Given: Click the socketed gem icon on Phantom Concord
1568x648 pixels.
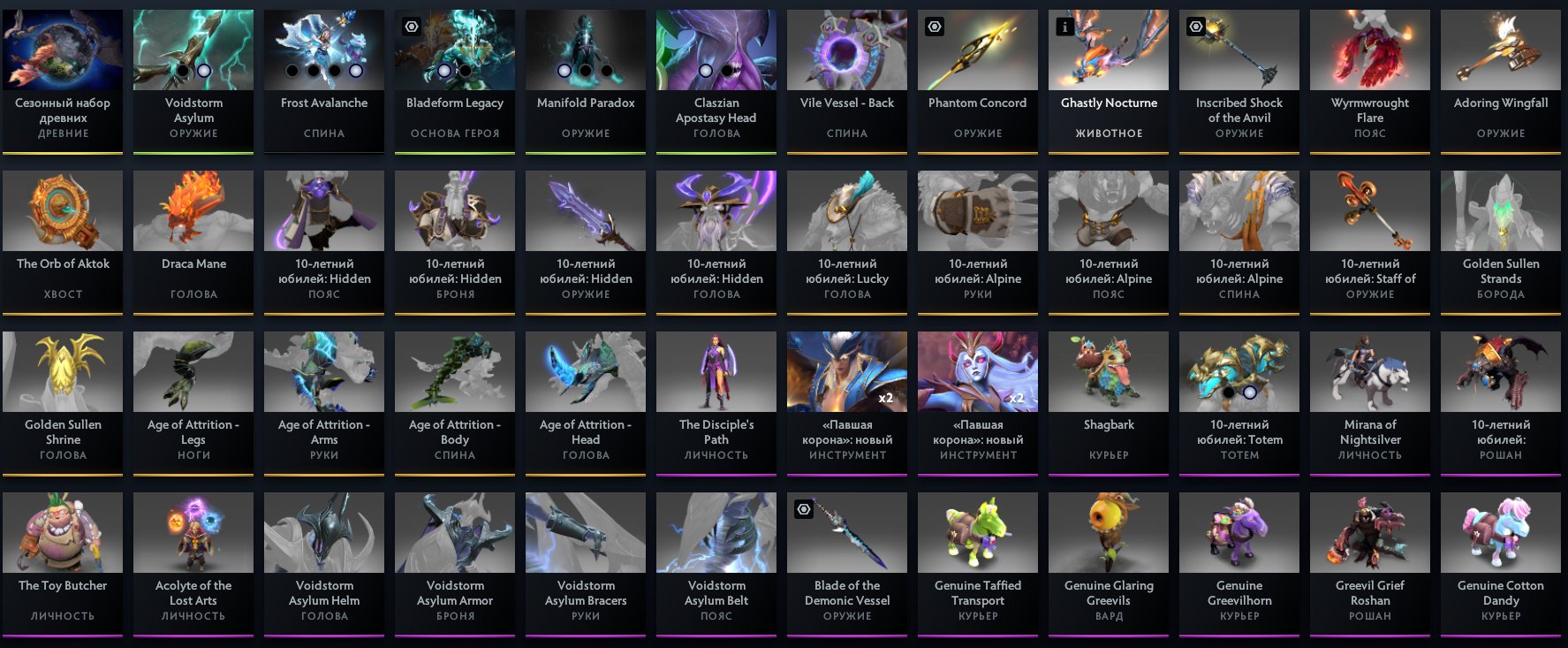Looking at the screenshot, I should point(934,27).
